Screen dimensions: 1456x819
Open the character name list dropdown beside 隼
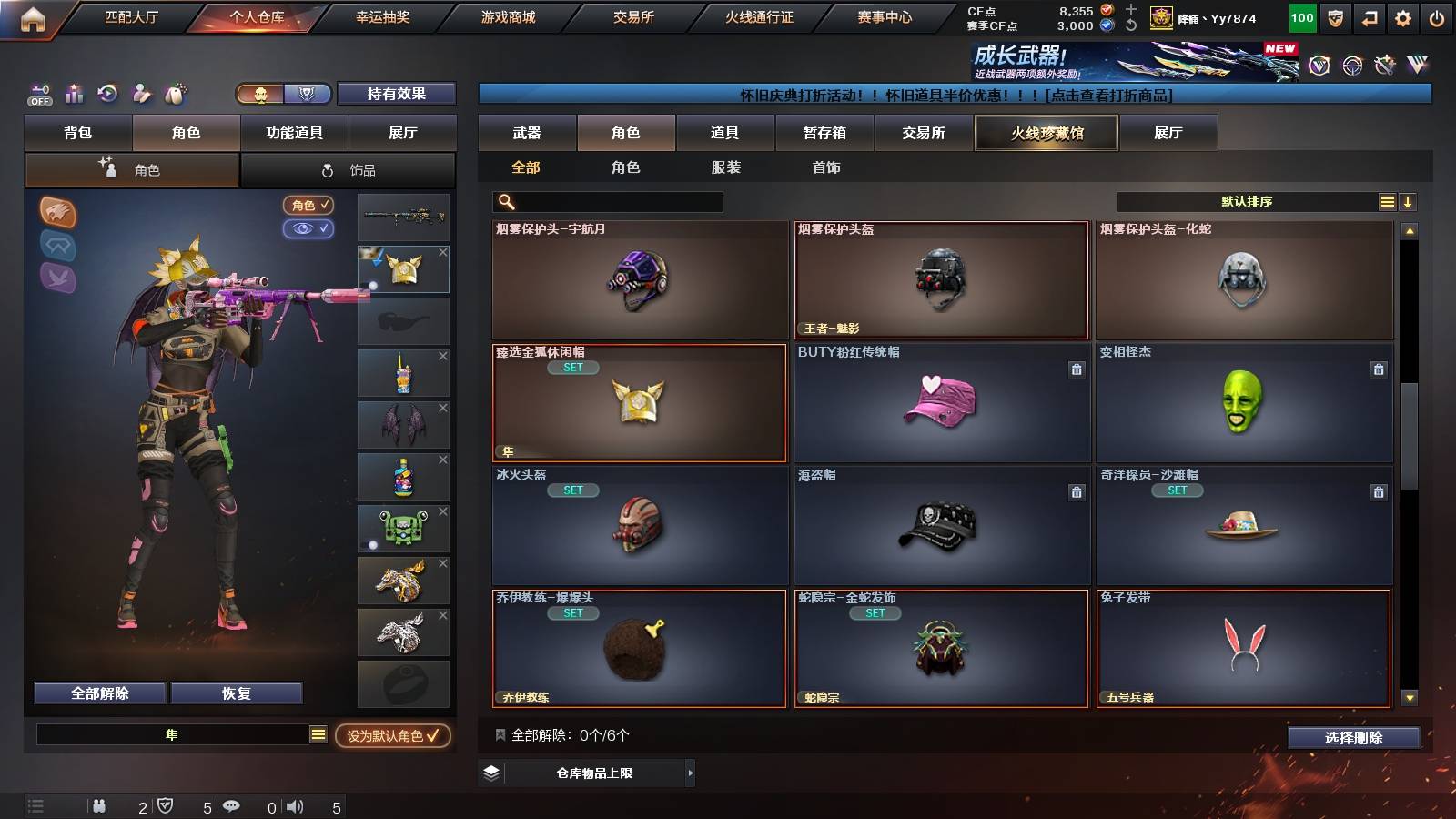tap(318, 733)
